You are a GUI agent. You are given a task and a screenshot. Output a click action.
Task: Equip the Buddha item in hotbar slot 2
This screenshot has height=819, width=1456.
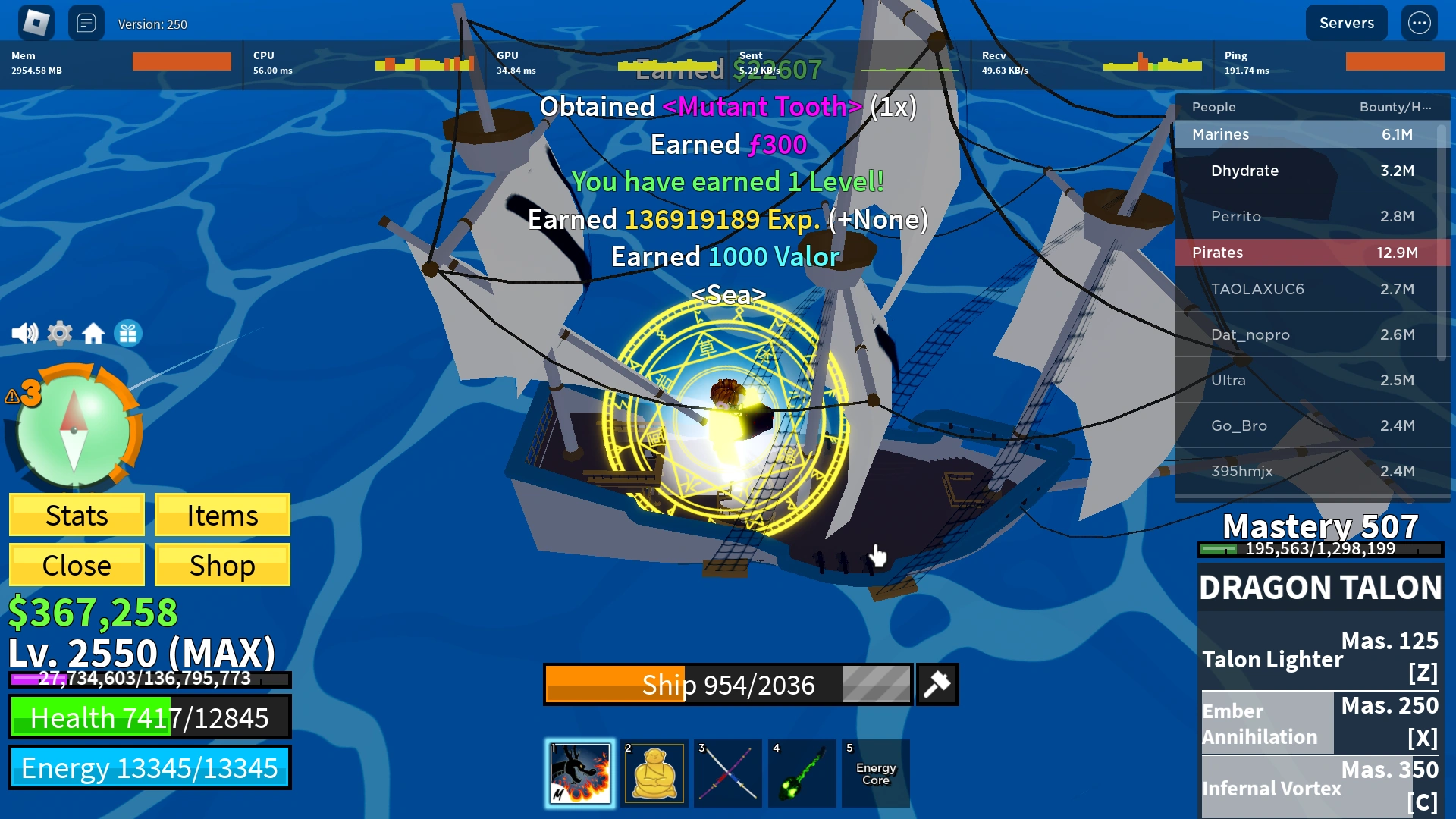click(x=653, y=773)
